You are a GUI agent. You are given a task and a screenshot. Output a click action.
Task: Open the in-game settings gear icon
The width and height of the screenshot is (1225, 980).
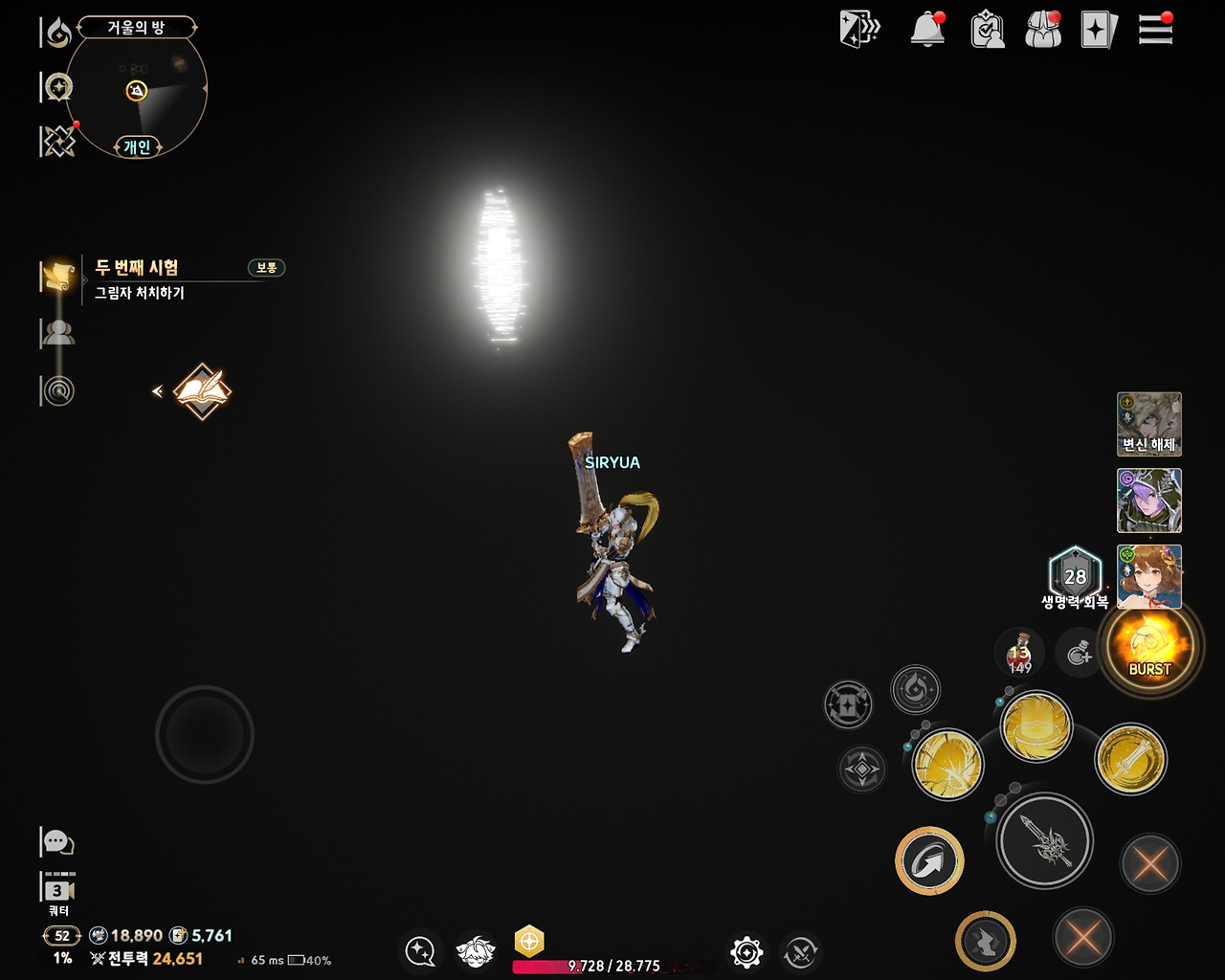[x=745, y=952]
